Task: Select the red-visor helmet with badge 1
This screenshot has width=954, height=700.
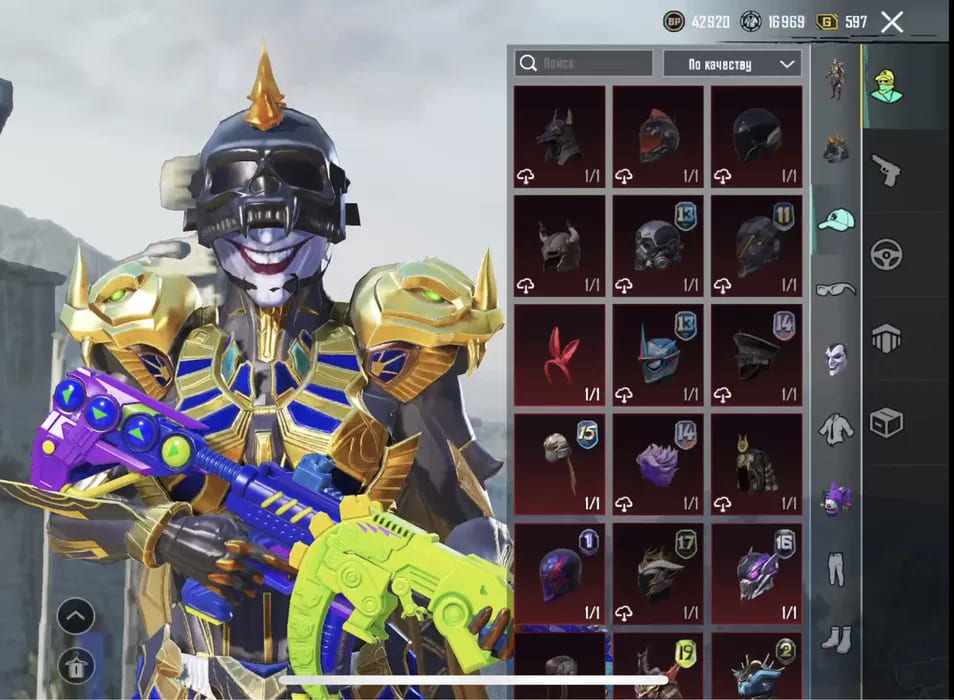Action: (x=559, y=573)
